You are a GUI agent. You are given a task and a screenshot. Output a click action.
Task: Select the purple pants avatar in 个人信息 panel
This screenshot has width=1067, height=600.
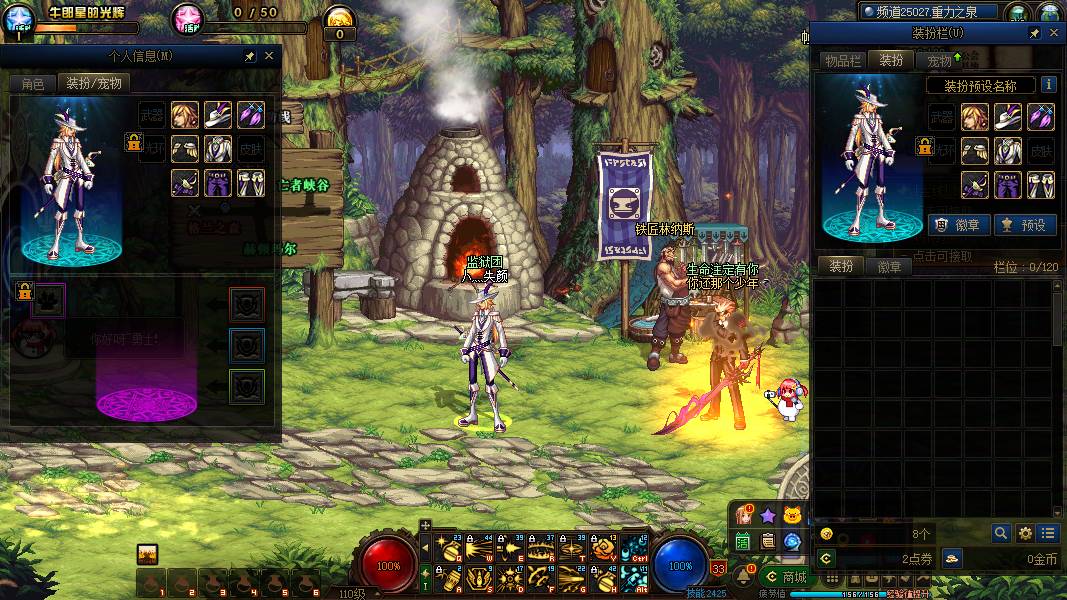[218, 183]
